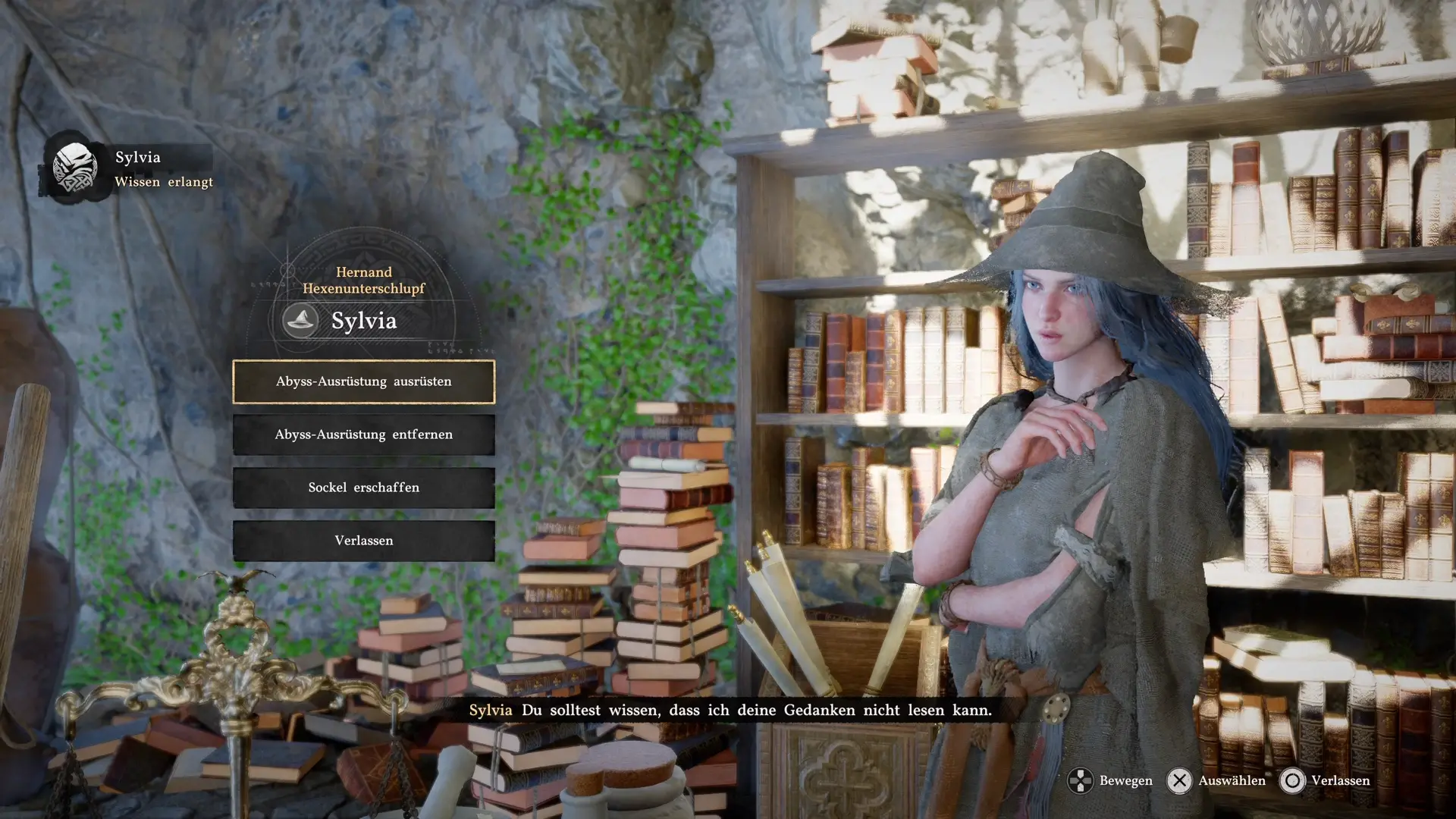Click Verlassen in Sylvia's menu
Image resolution: width=1456 pixels, height=819 pixels.
(x=363, y=541)
